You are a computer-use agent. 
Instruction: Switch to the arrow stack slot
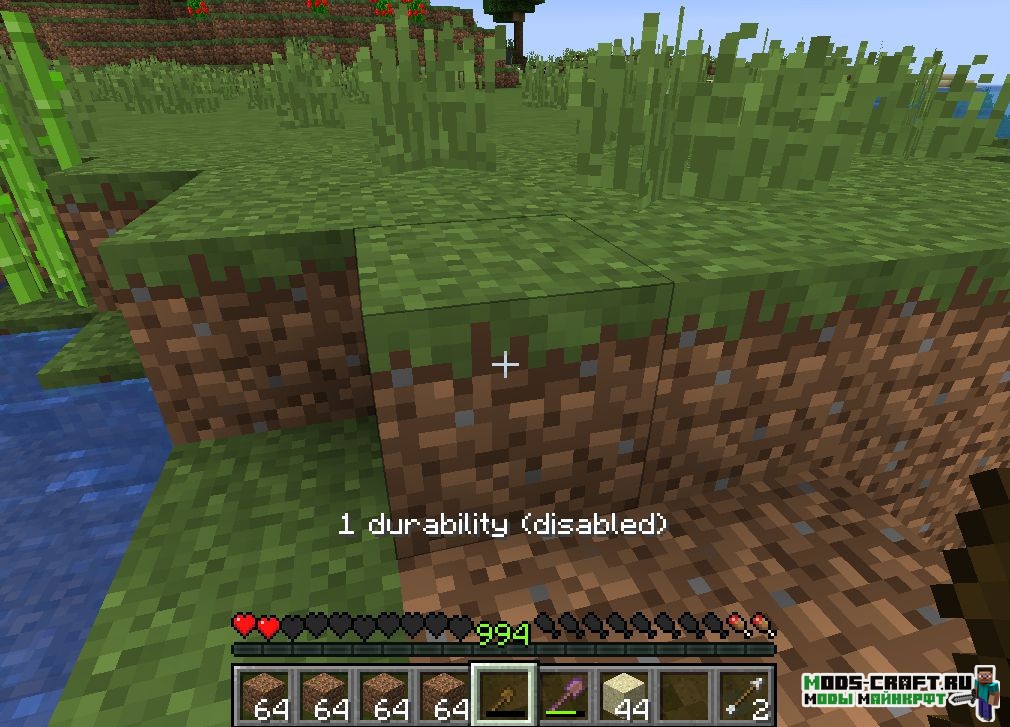(x=744, y=692)
